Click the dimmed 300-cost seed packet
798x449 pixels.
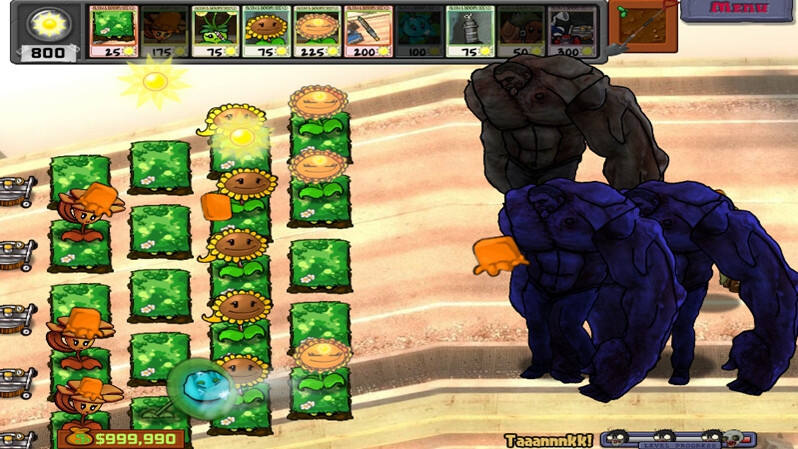[572, 31]
